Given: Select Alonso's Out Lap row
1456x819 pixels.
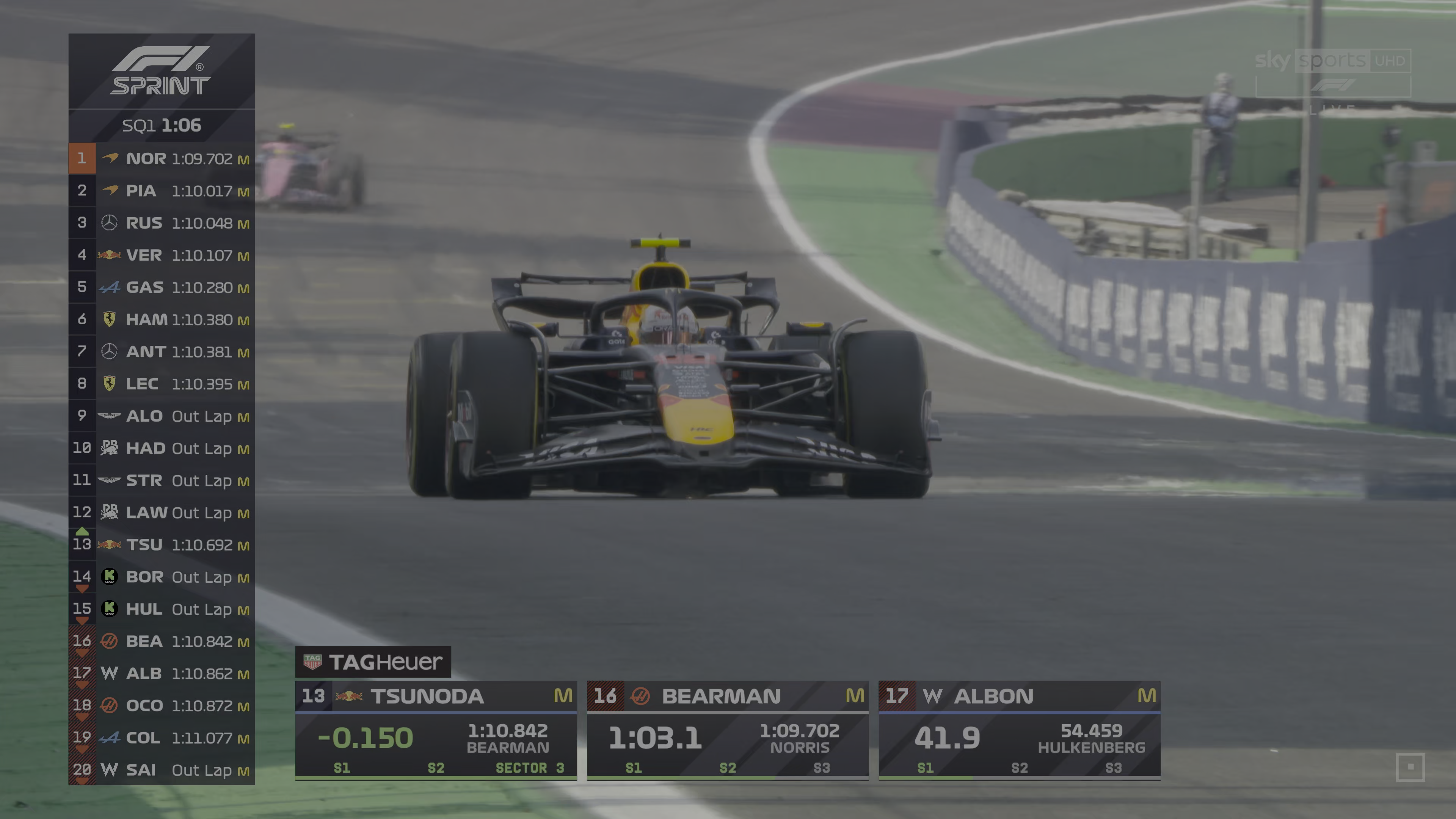Looking at the screenshot, I should pyautogui.click(x=162, y=416).
